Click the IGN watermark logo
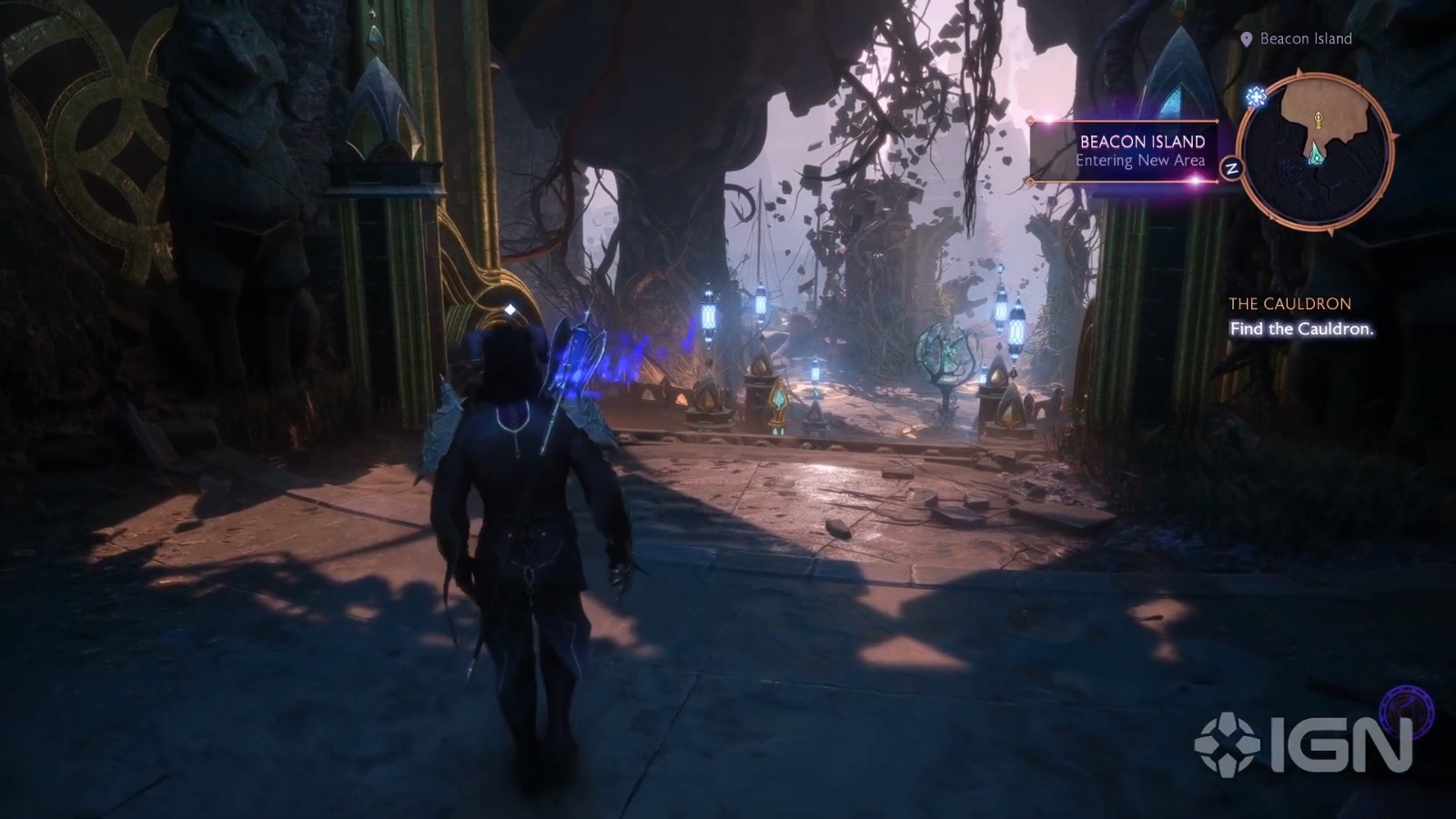Image resolution: width=1456 pixels, height=819 pixels. pyautogui.click(x=1303, y=743)
